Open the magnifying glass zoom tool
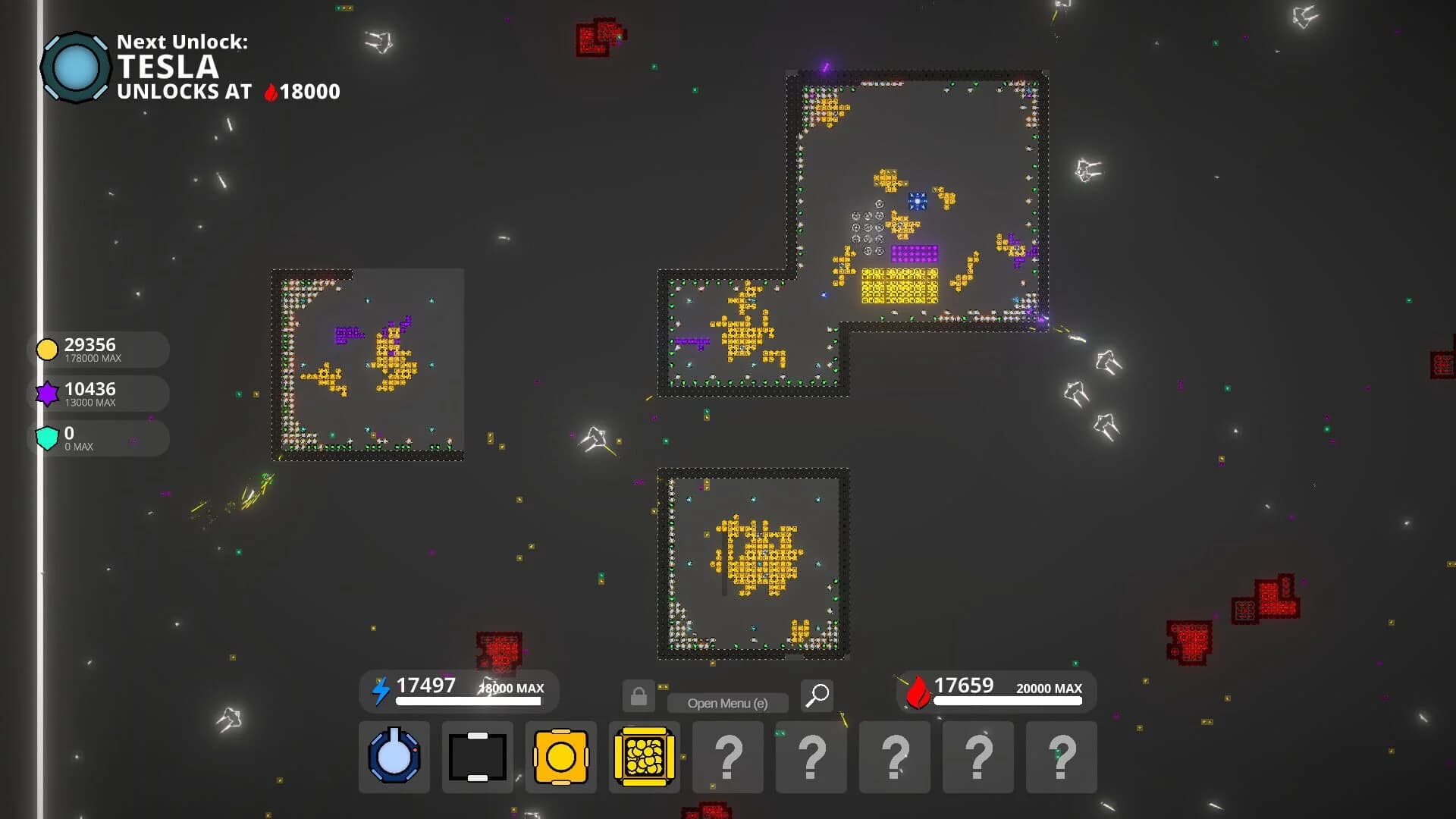The height and width of the screenshot is (819, 1456). click(817, 695)
